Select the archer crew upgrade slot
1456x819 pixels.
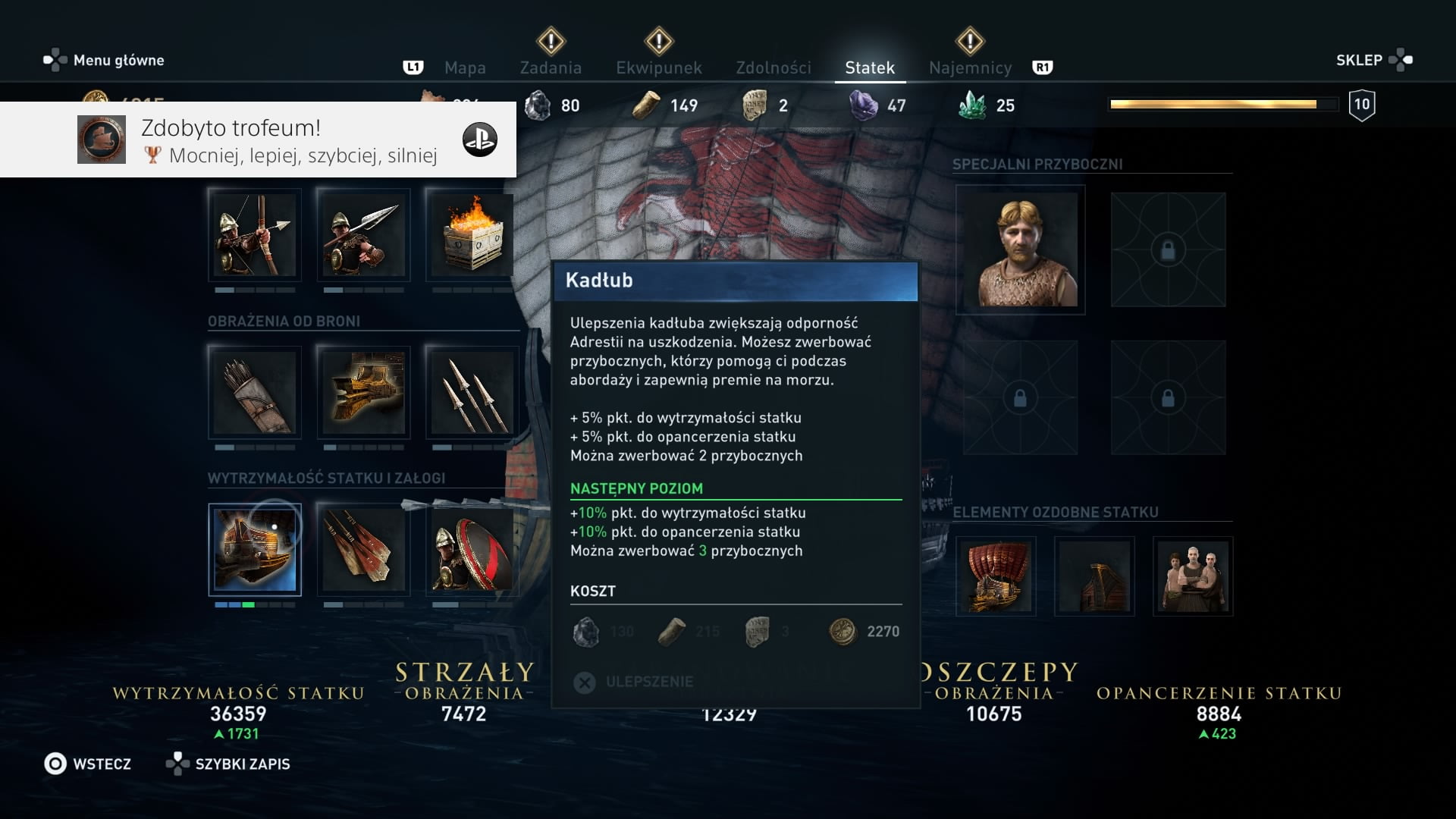pos(255,235)
